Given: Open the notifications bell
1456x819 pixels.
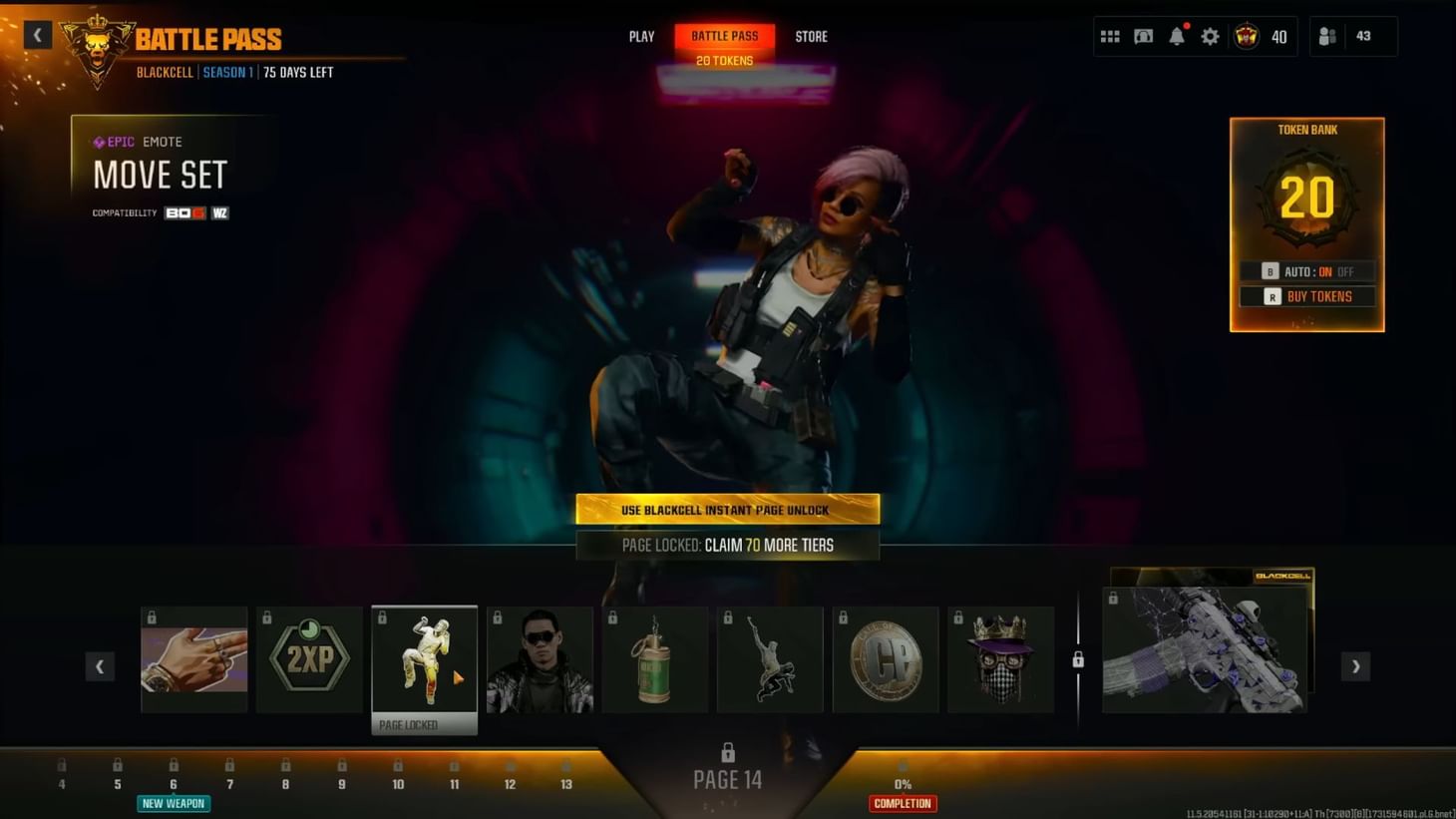Looking at the screenshot, I should 1177,35.
